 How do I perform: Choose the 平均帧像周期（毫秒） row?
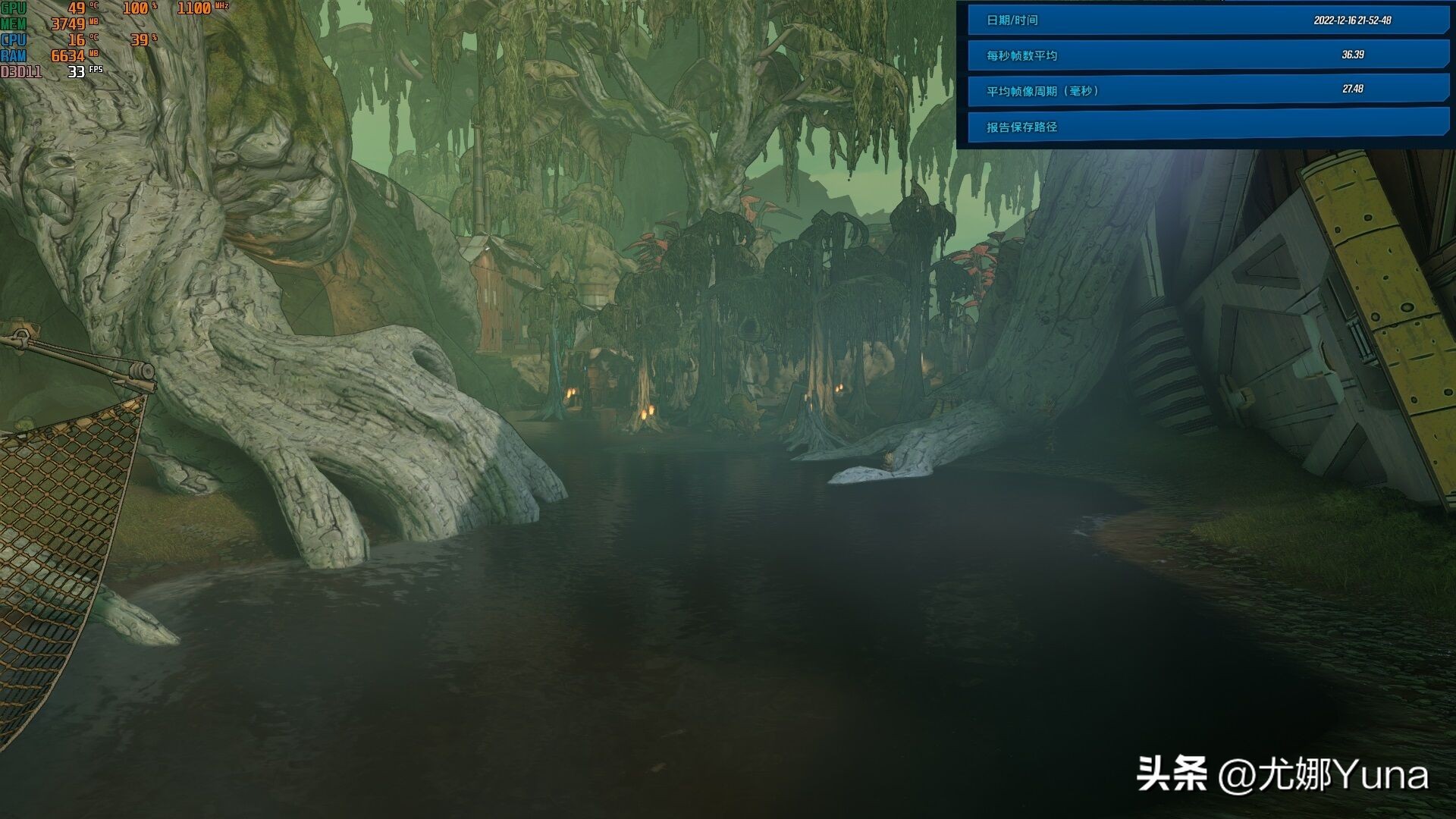point(1207,90)
